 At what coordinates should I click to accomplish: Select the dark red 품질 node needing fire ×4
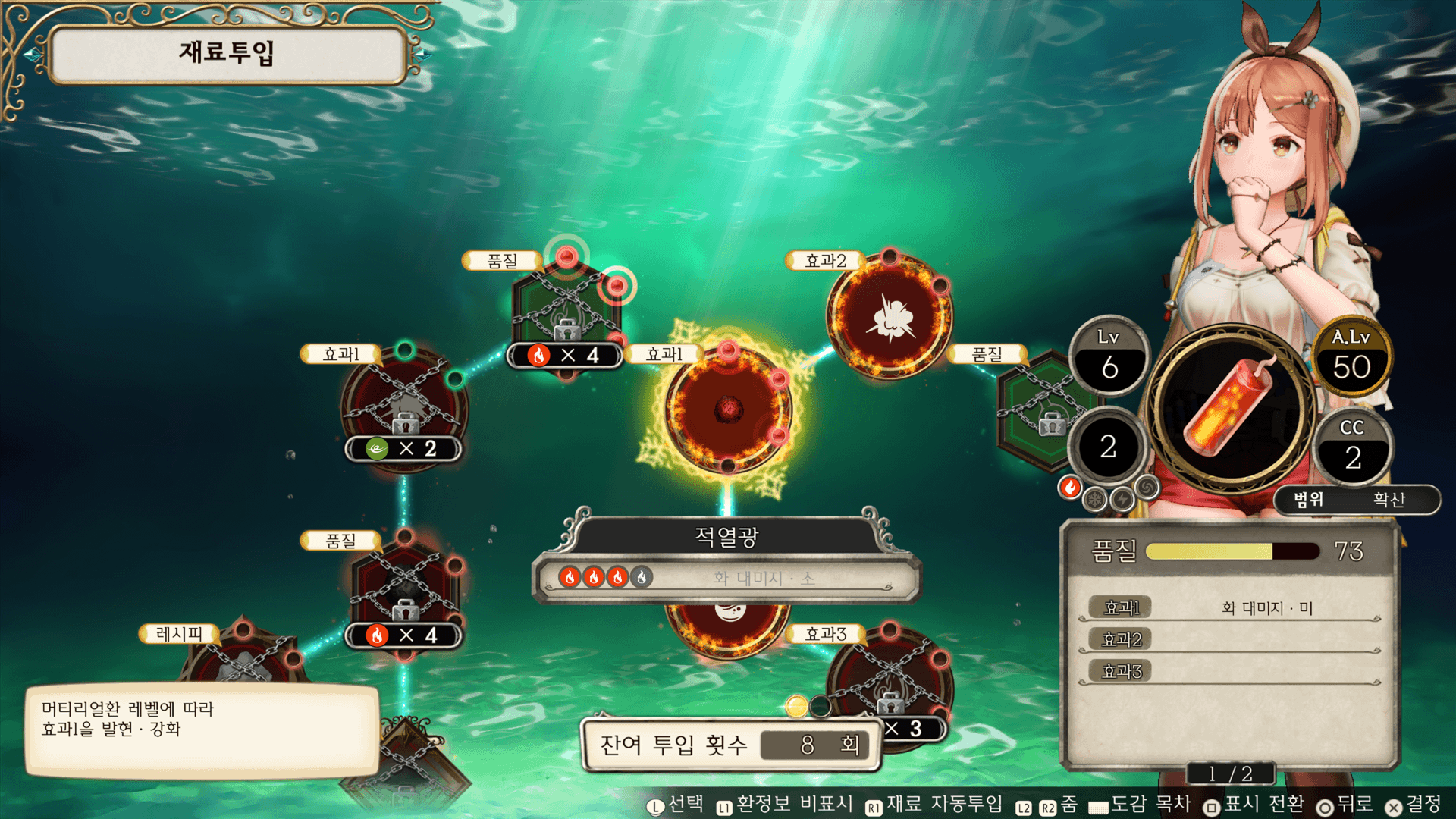405,588
